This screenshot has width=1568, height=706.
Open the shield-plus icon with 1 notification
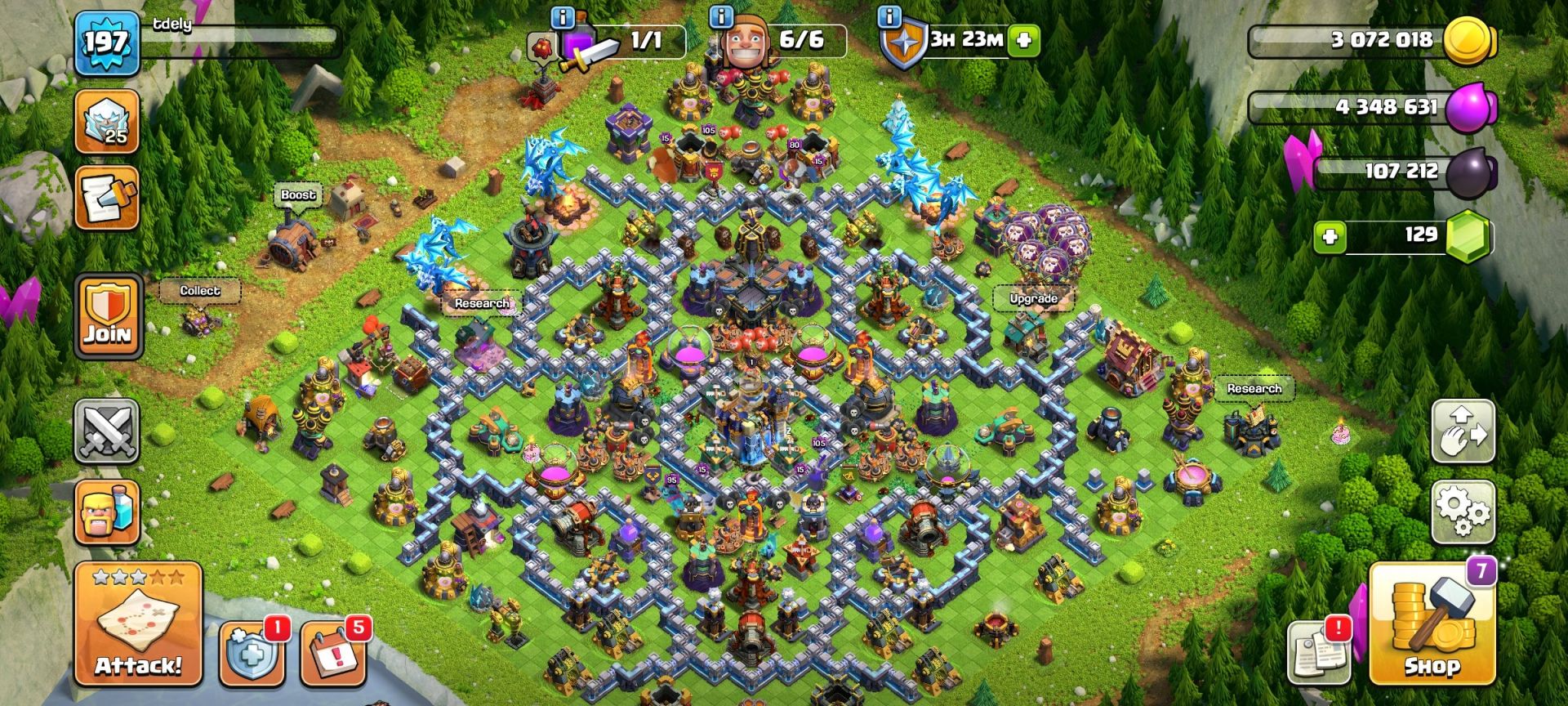pyautogui.click(x=252, y=654)
